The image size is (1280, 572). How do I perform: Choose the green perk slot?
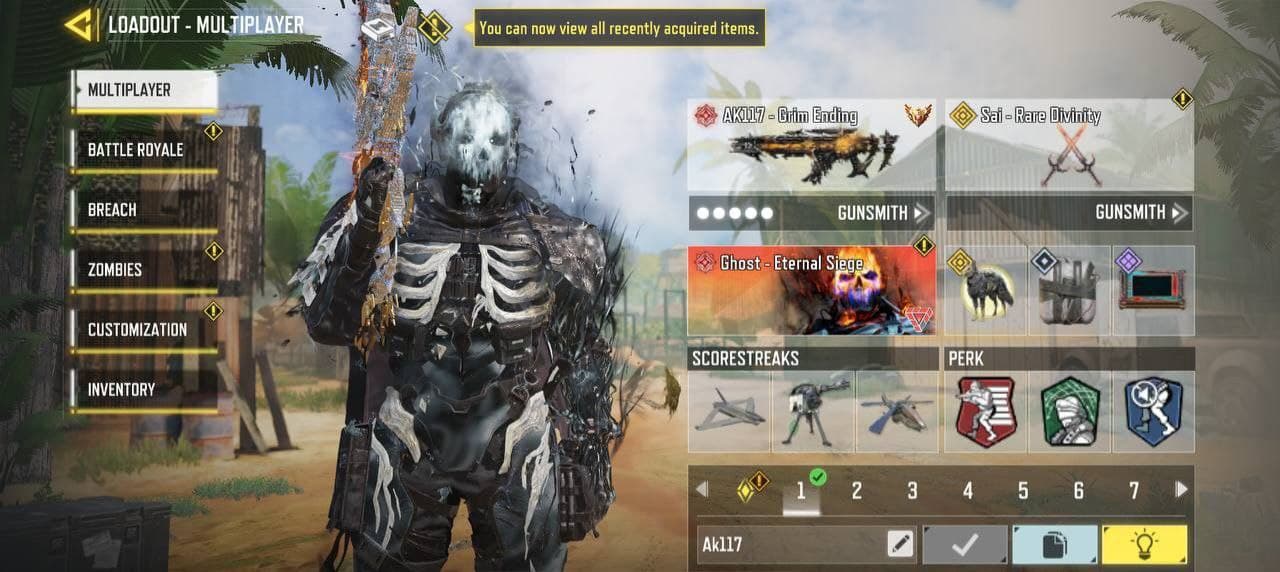coord(1070,412)
